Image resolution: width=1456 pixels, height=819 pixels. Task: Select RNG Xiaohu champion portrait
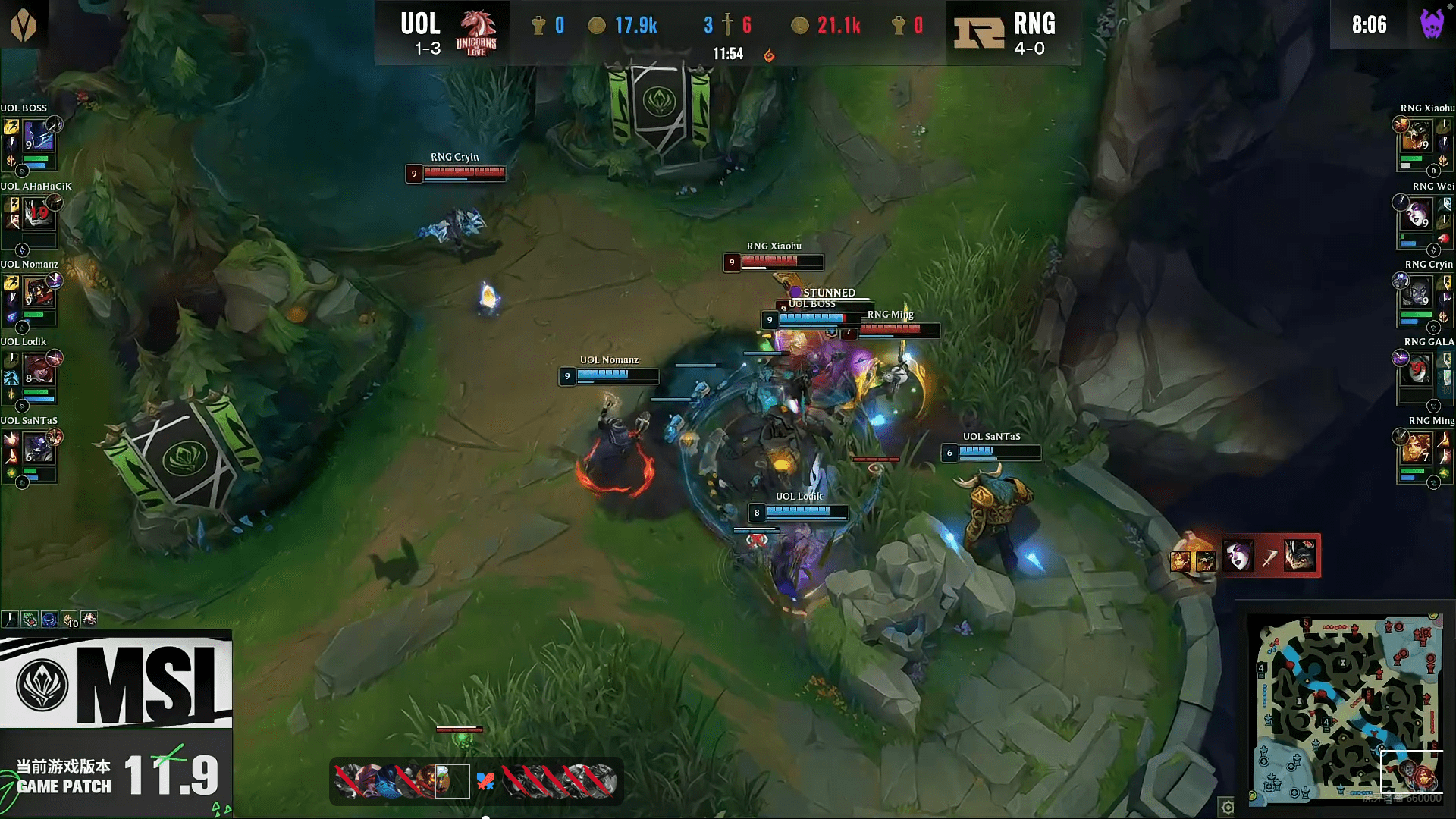[x=1416, y=138]
